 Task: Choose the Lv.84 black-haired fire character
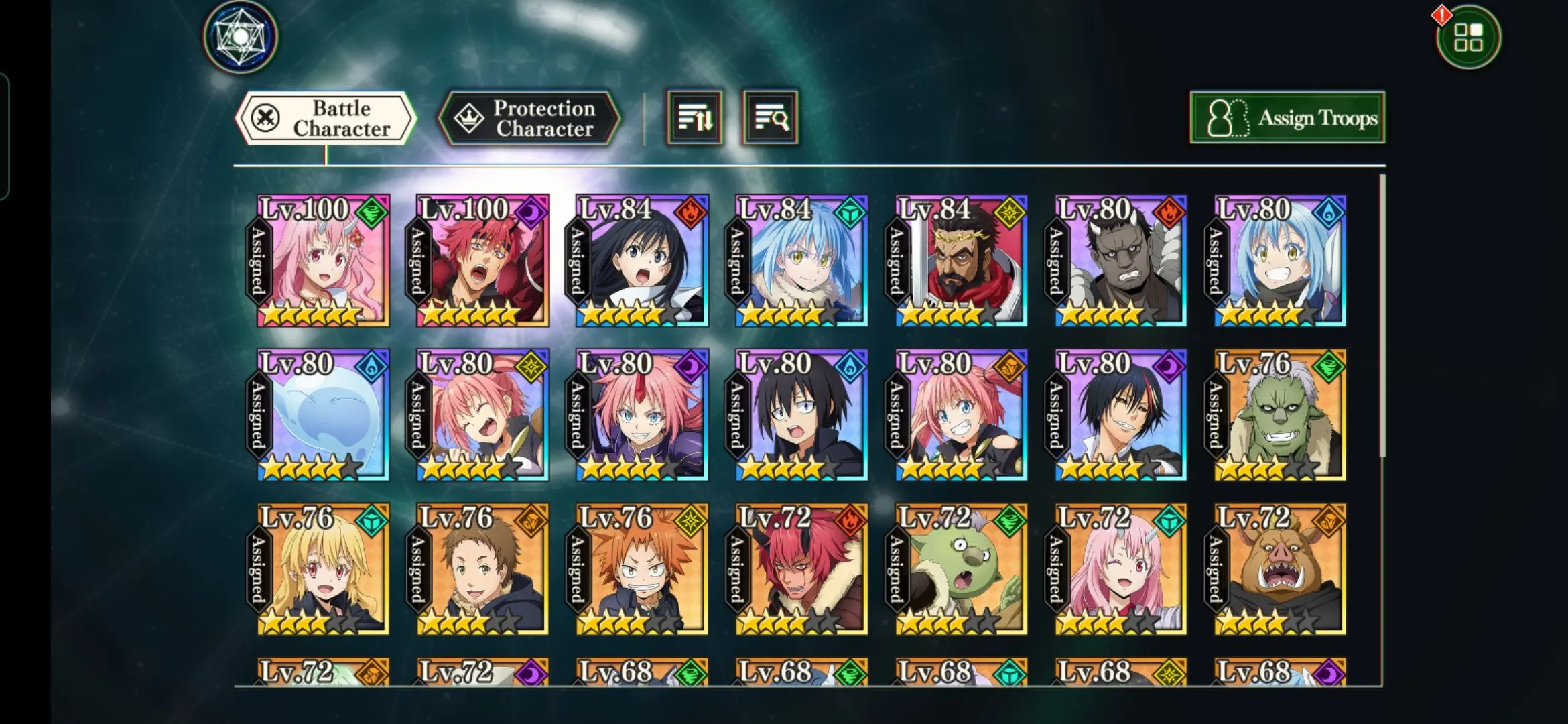642,261
